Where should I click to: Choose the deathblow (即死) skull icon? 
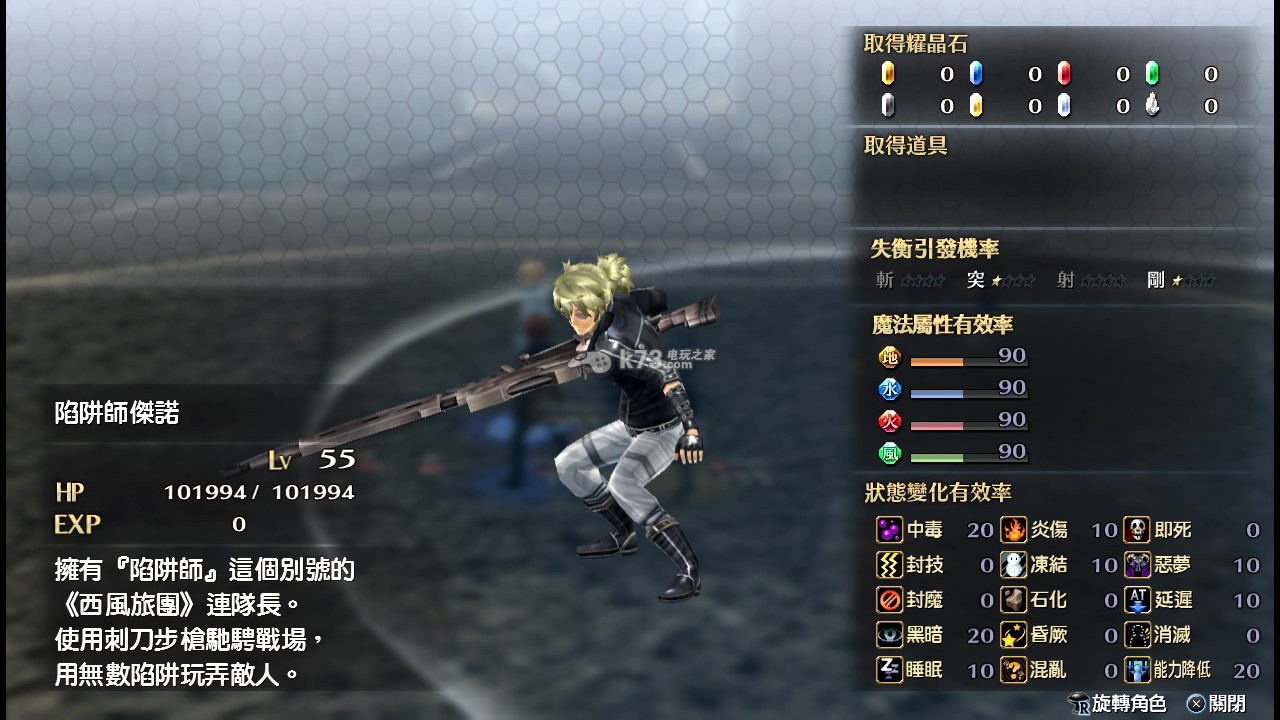click(x=1137, y=530)
